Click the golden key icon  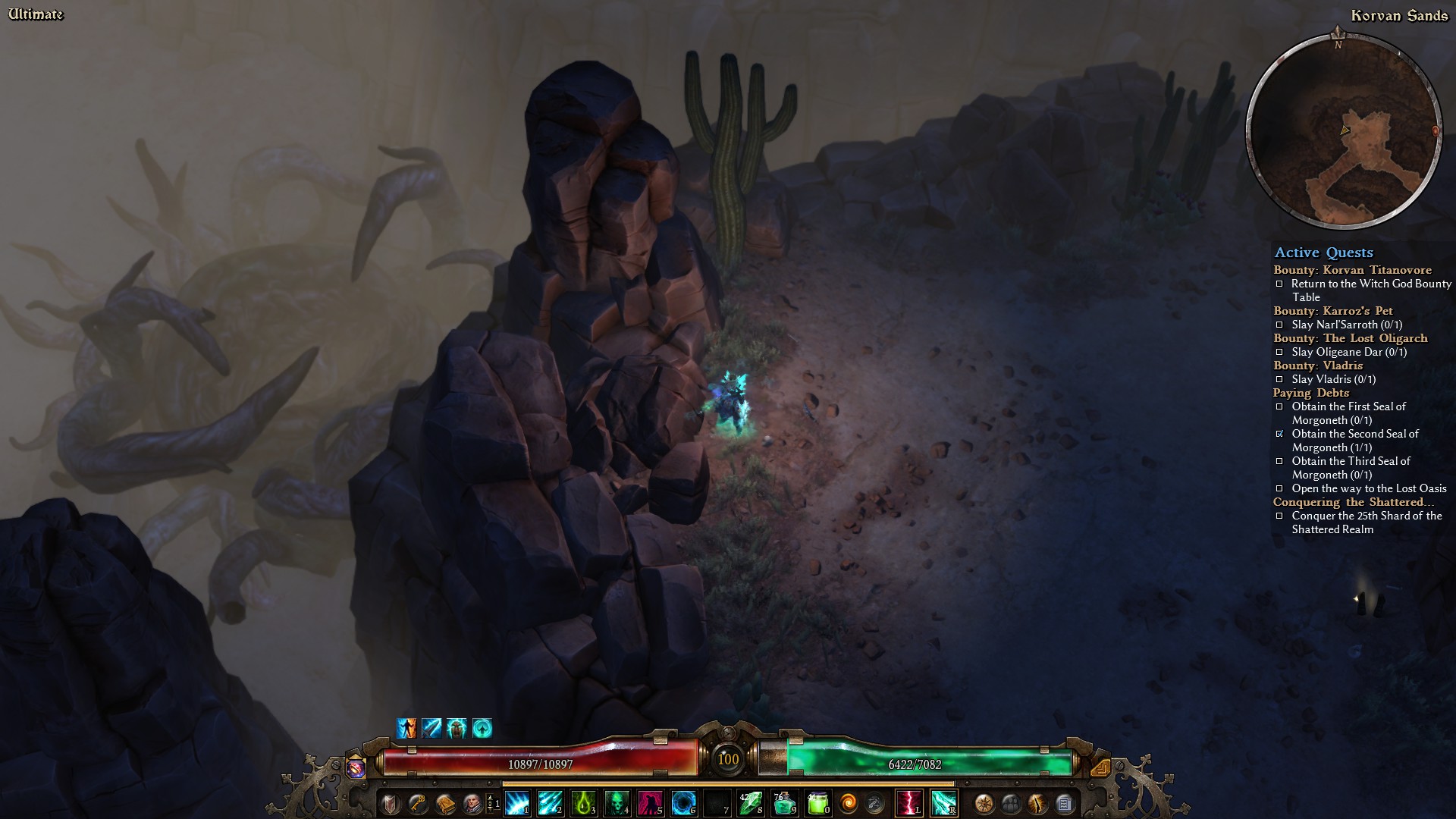[417, 802]
